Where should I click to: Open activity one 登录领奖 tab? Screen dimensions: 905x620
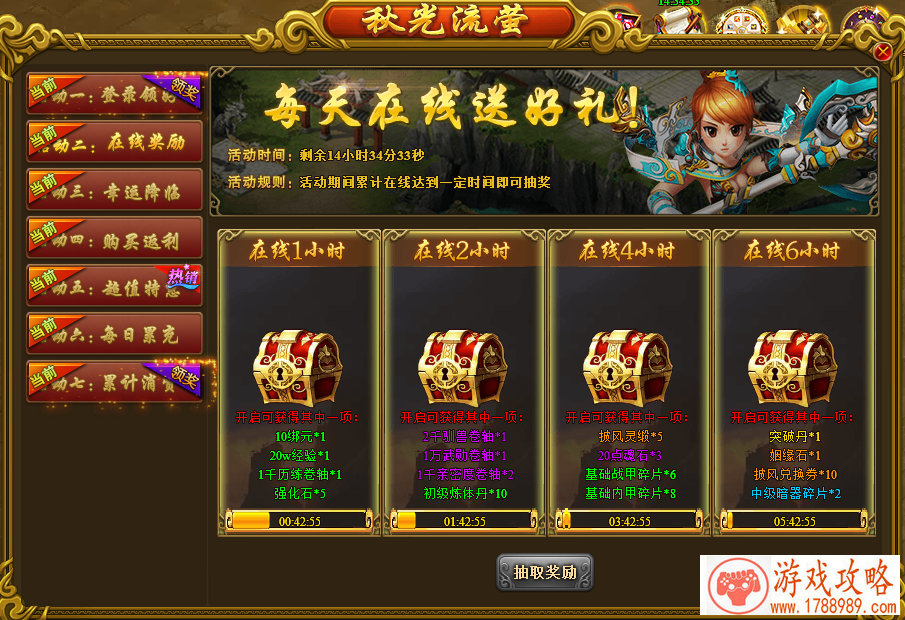click(x=115, y=94)
